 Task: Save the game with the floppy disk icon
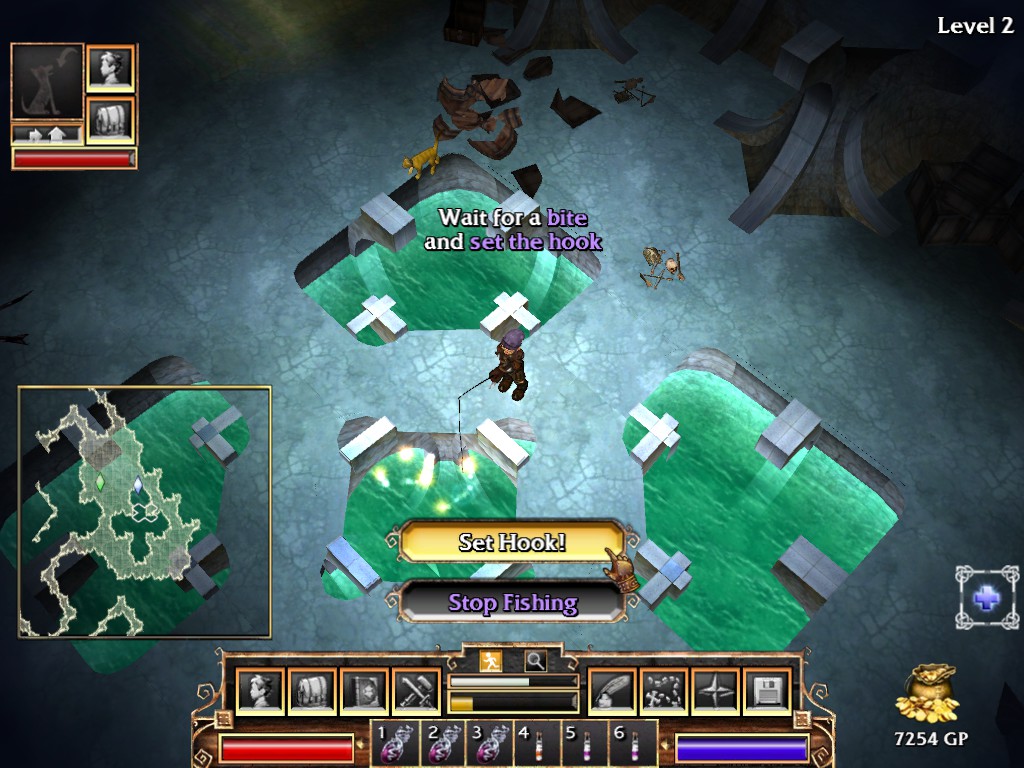tap(767, 692)
